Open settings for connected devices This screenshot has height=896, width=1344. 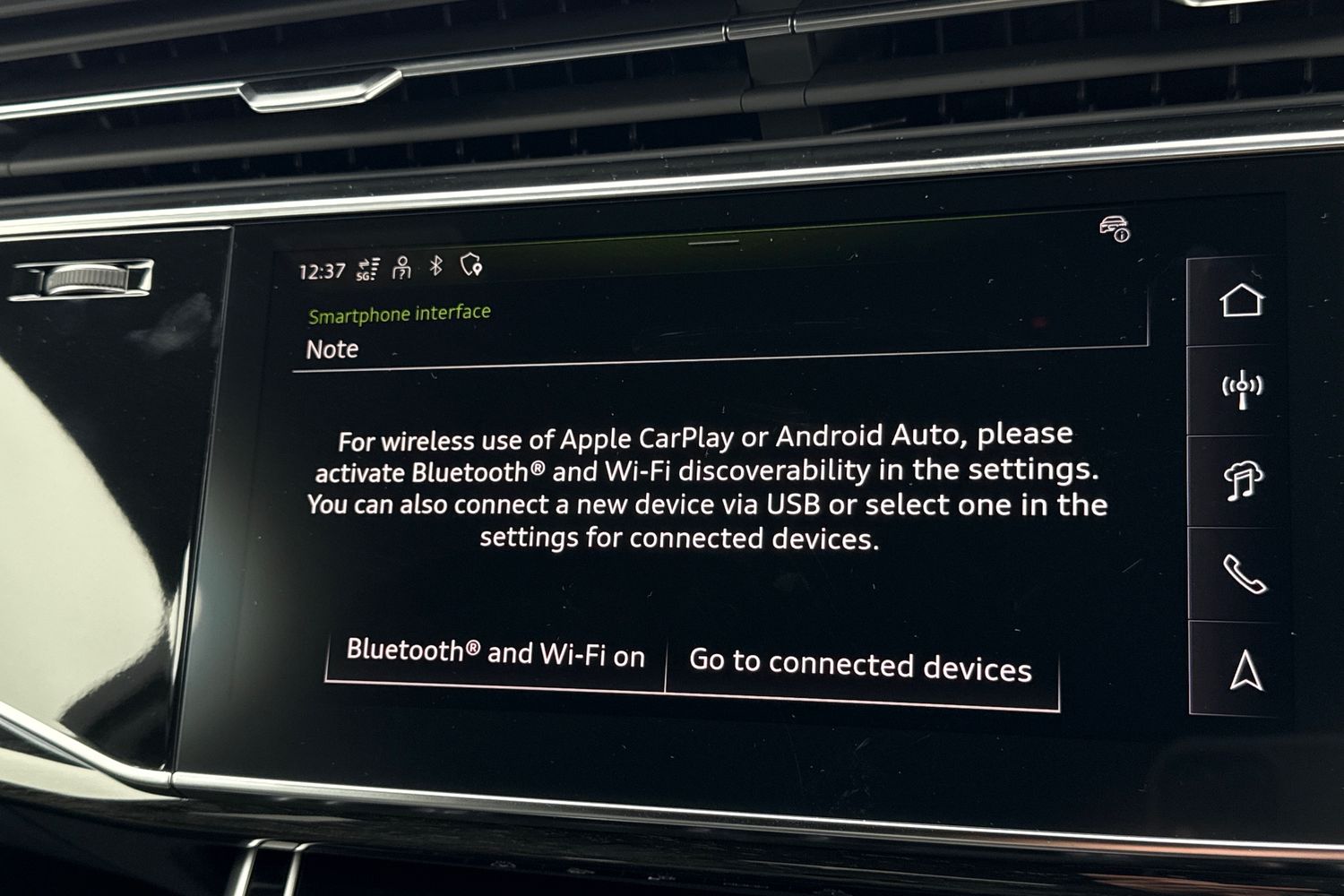pyautogui.click(x=860, y=666)
